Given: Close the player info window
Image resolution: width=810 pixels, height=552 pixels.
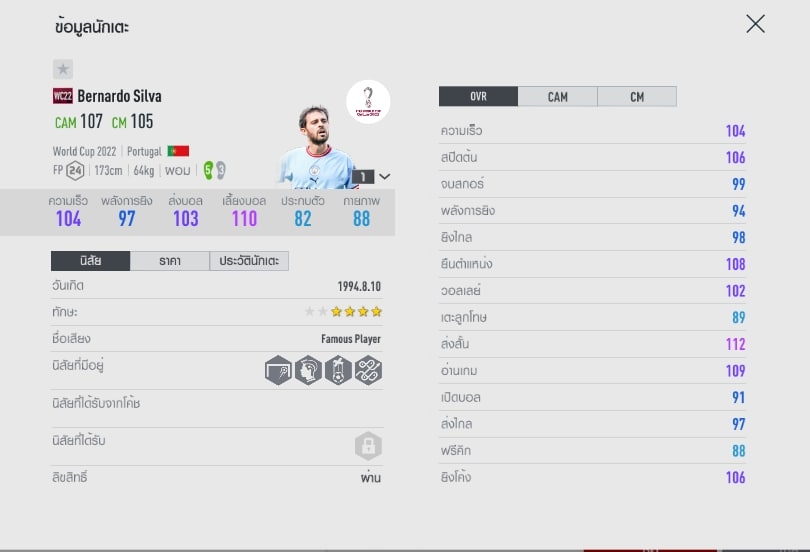Looking at the screenshot, I should [755, 24].
